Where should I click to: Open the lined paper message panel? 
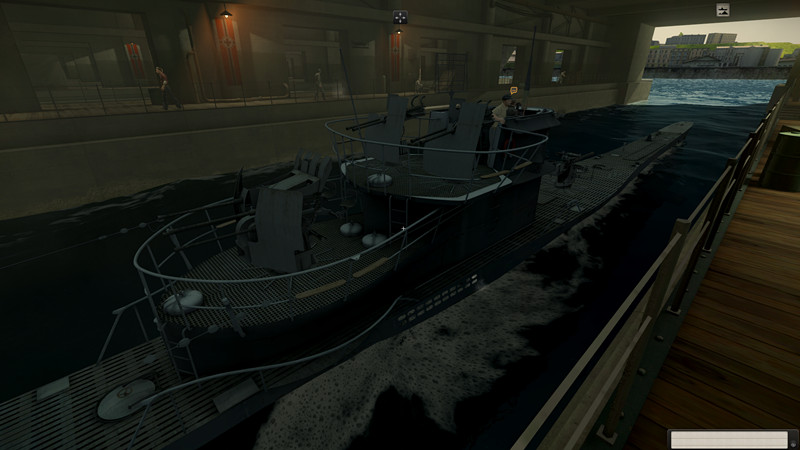(x=728, y=439)
